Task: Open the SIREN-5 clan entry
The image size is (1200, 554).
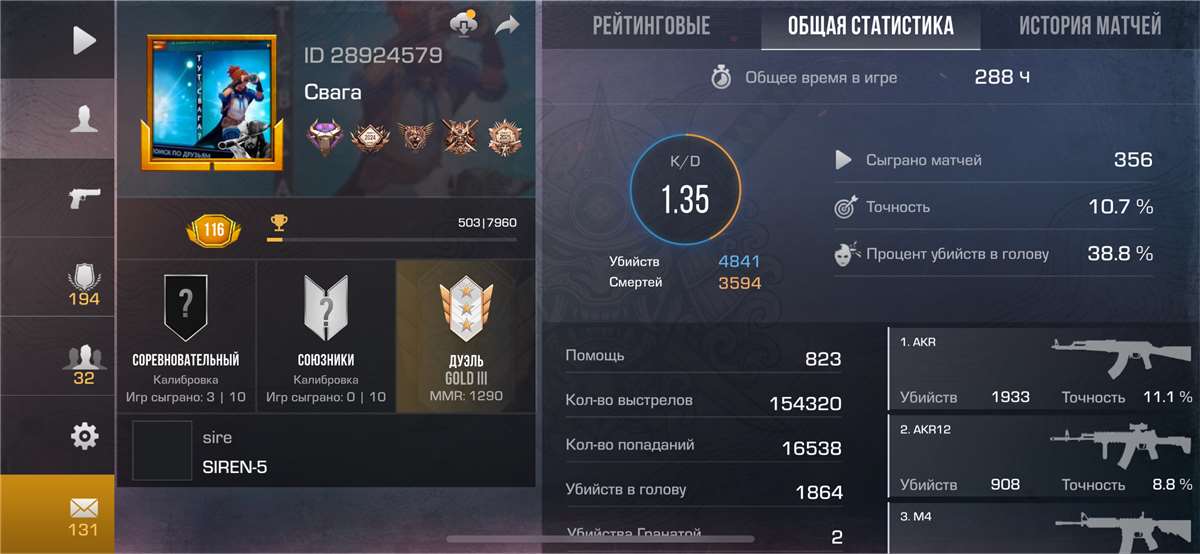Action: pyautogui.click(x=326, y=452)
